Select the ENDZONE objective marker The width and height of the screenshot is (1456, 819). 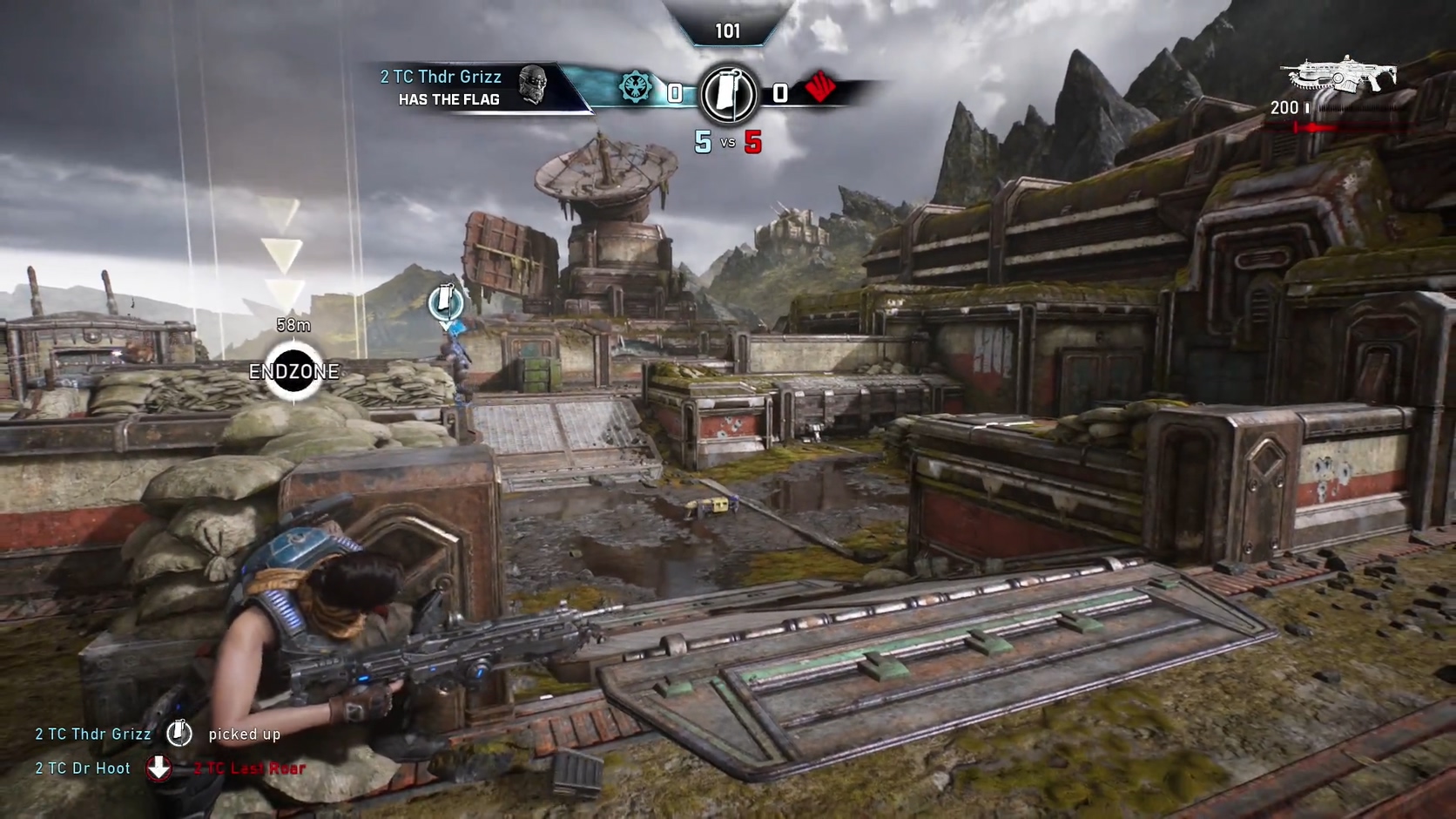click(x=293, y=372)
